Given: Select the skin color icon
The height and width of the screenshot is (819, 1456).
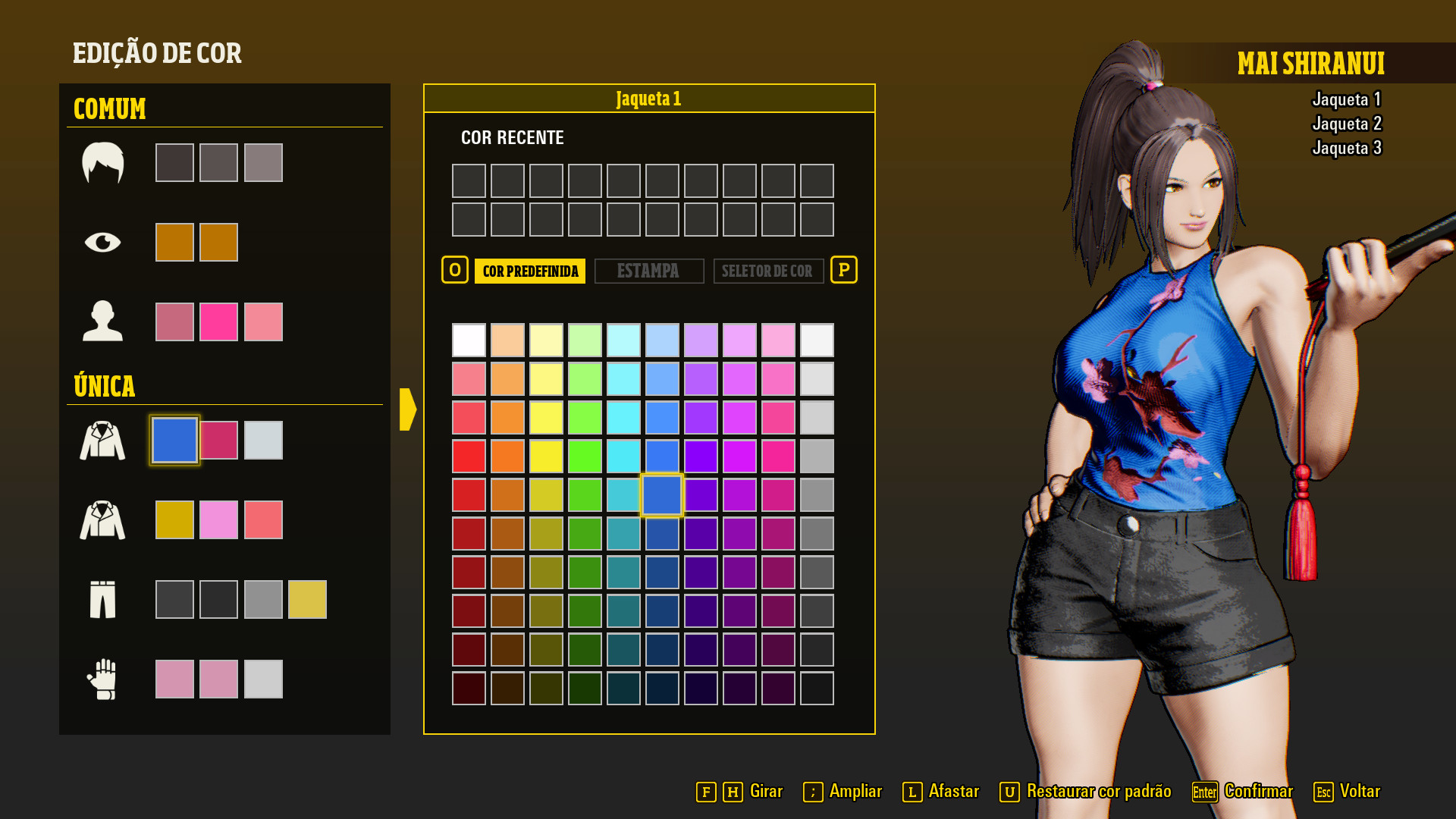Looking at the screenshot, I should pos(105,321).
